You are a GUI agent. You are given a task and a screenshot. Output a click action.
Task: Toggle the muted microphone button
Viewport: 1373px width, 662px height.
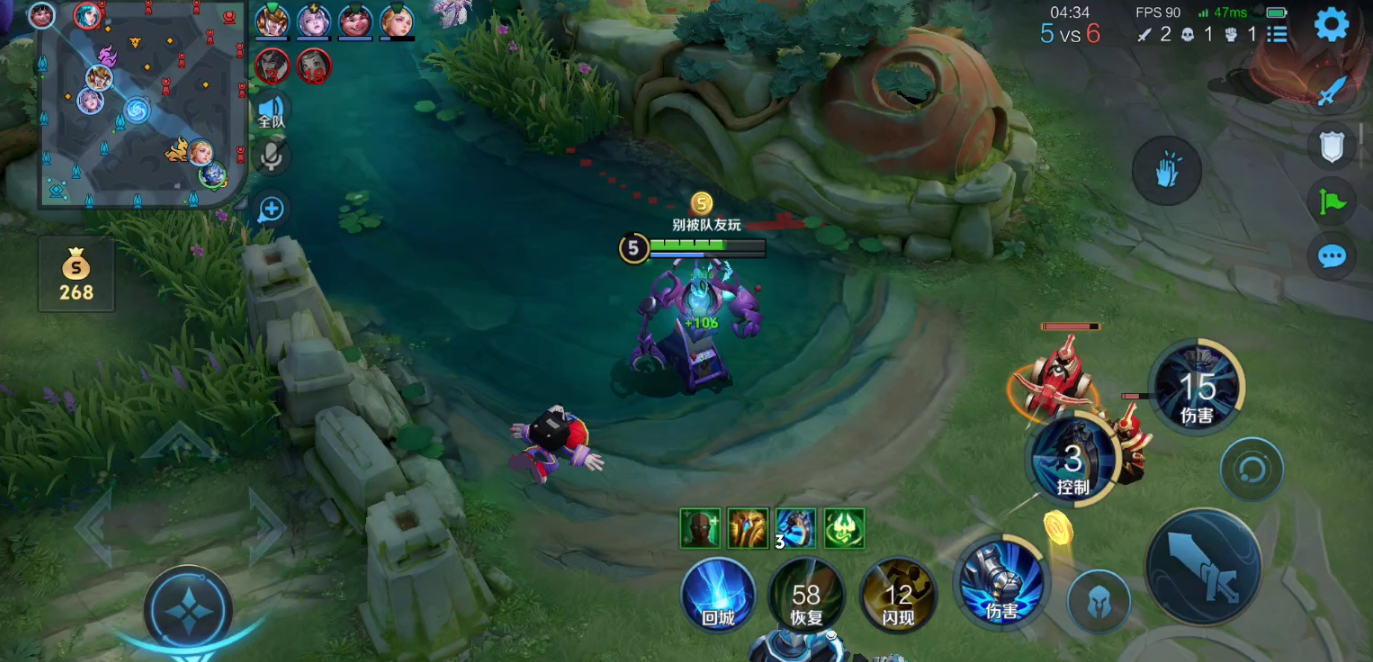point(271,156)
